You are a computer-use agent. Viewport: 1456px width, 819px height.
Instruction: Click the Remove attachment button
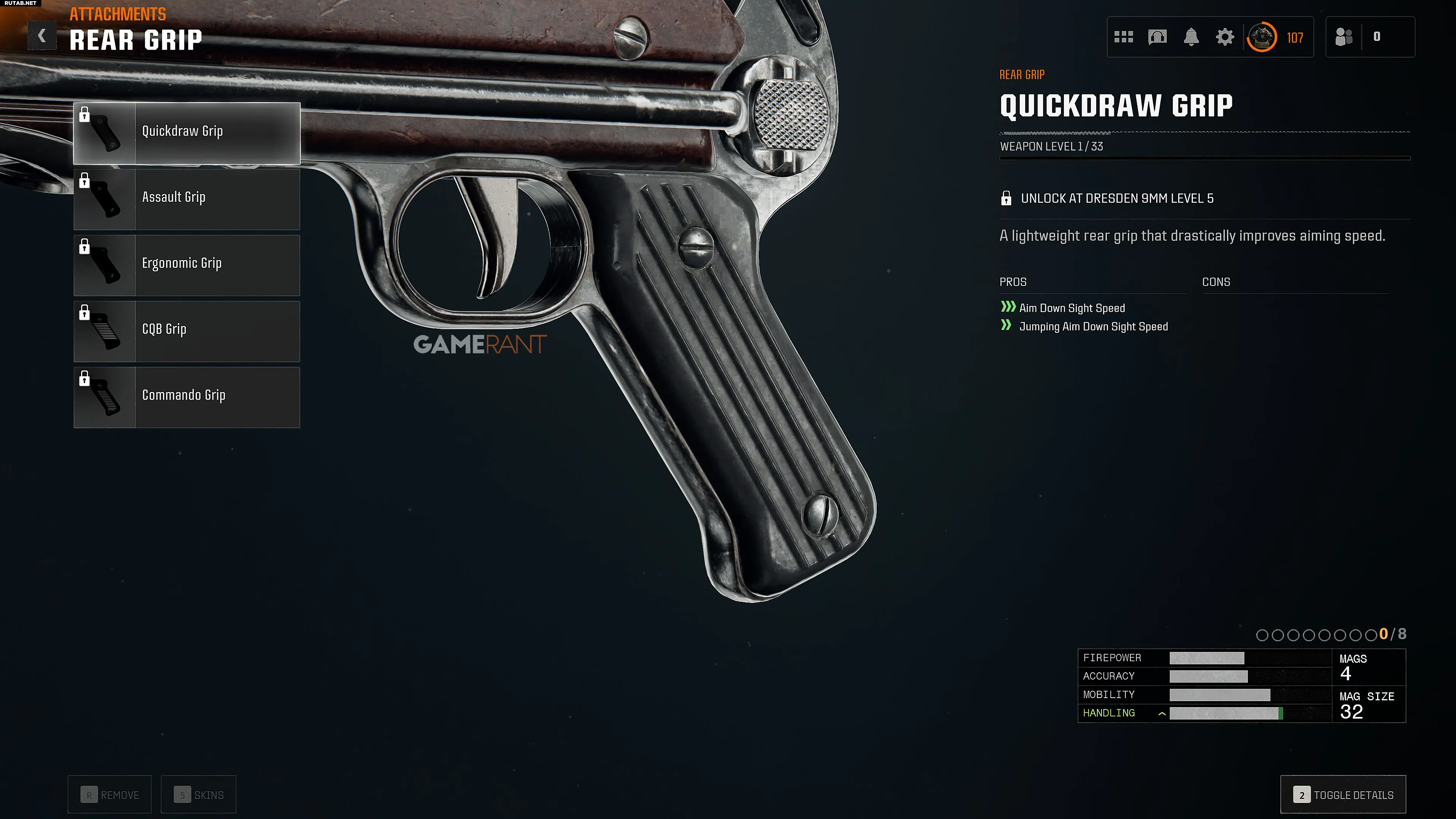[110, 795]
